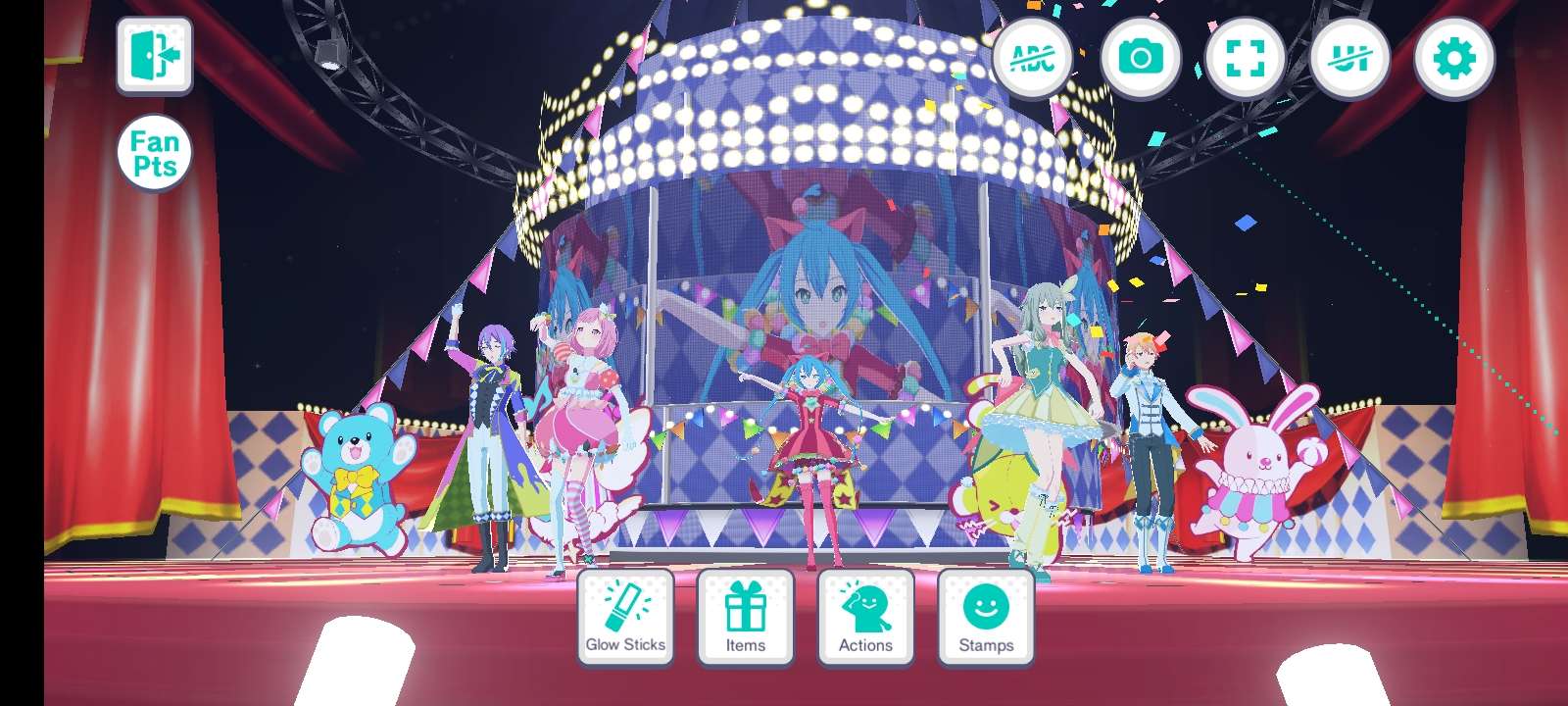Toggle the ABC name display off
1568x706 pixels.
(1034, 59)
